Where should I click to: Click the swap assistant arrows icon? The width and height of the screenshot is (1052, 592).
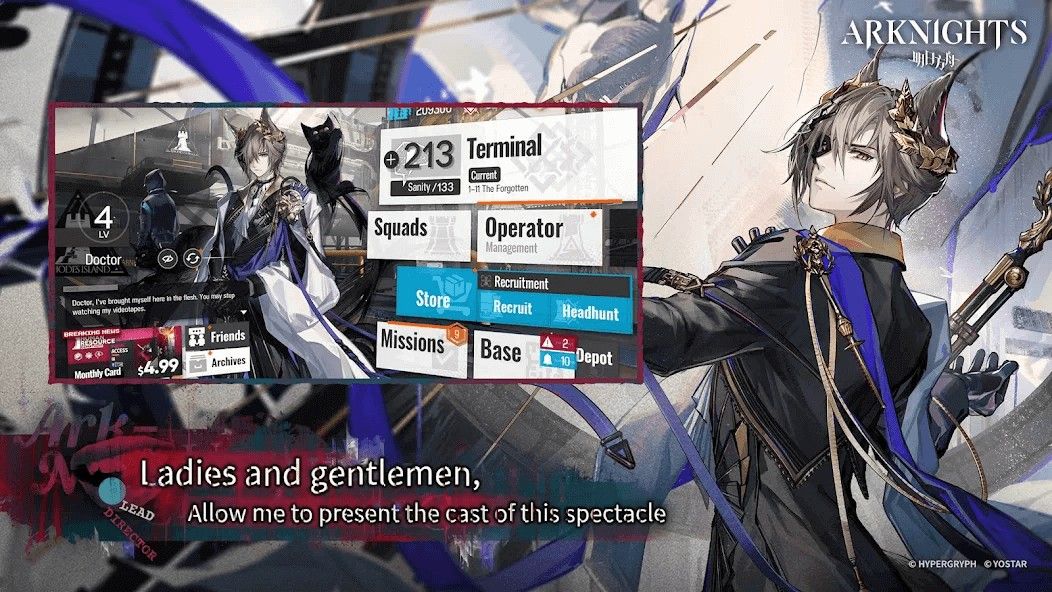tap(190, 258)
